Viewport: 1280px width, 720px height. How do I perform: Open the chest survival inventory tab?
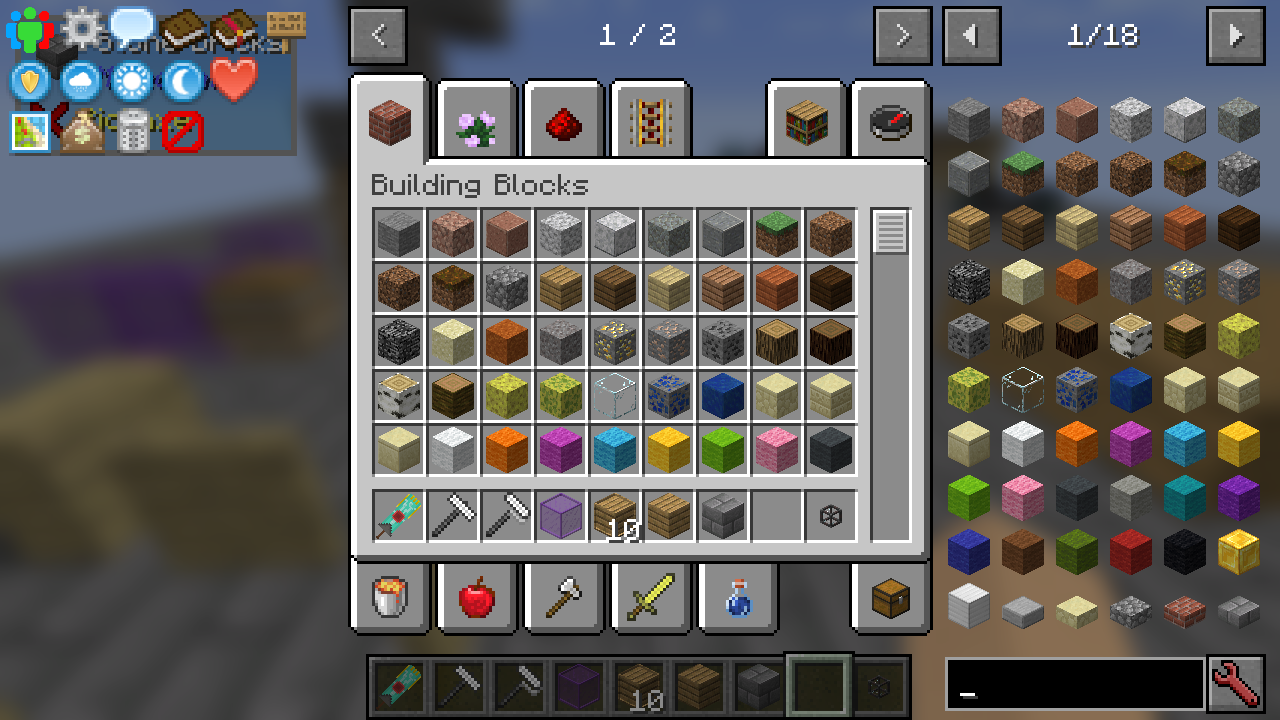coord(890,597)
